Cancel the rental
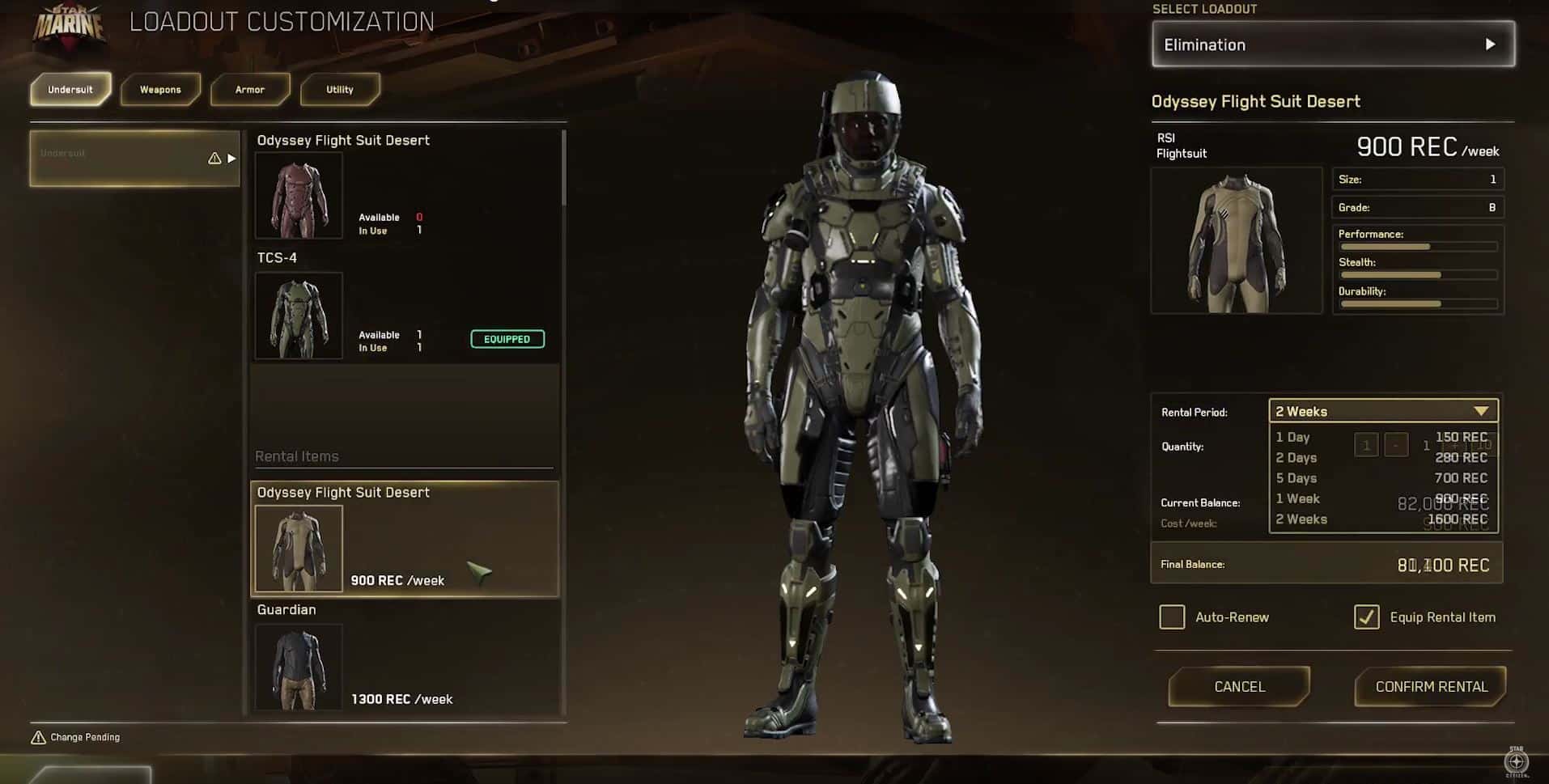 [1239, 687]
